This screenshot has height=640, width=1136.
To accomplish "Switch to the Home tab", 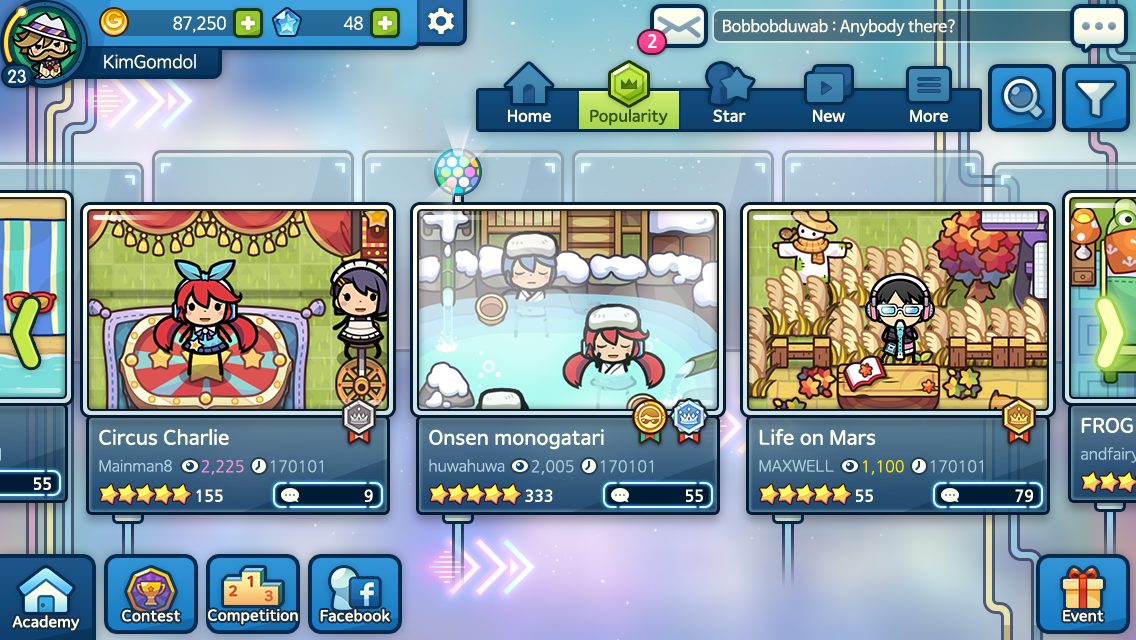I will click(528, 97).
